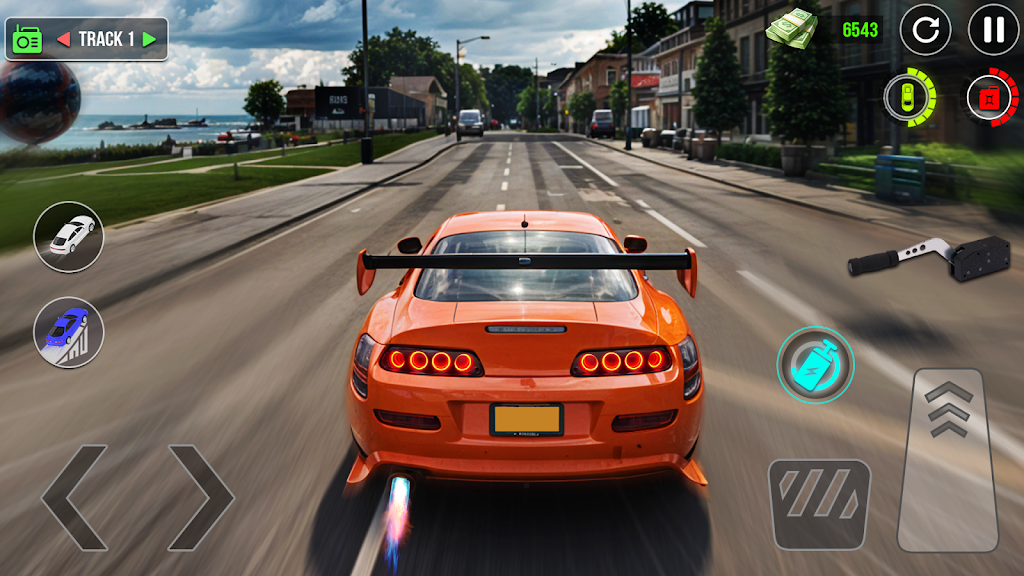Pull the handbrake lever
The width and height of the screenshot is (1024, 576).
(x=914, y=257)
